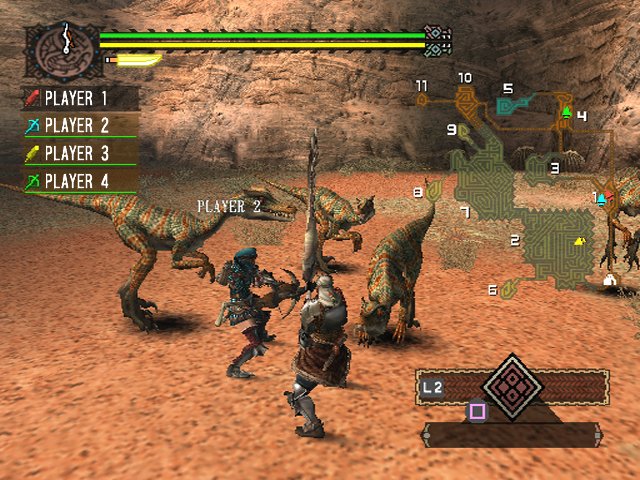The height and width of the screenshot is (480, 640).
Task: Choose area 2 on the map
Action: click(x=515, y=240)
